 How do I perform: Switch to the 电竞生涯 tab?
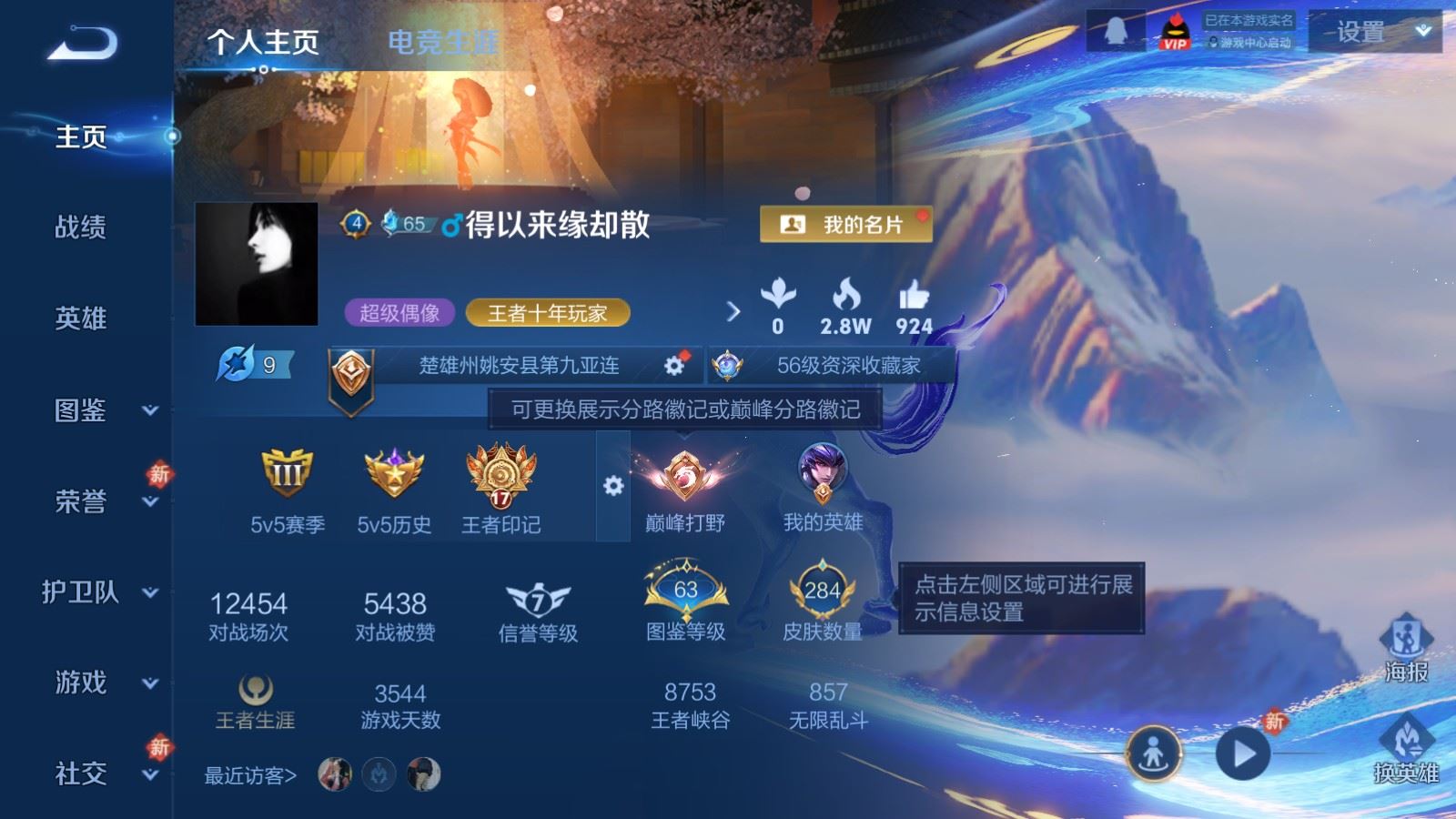point(444,41)
